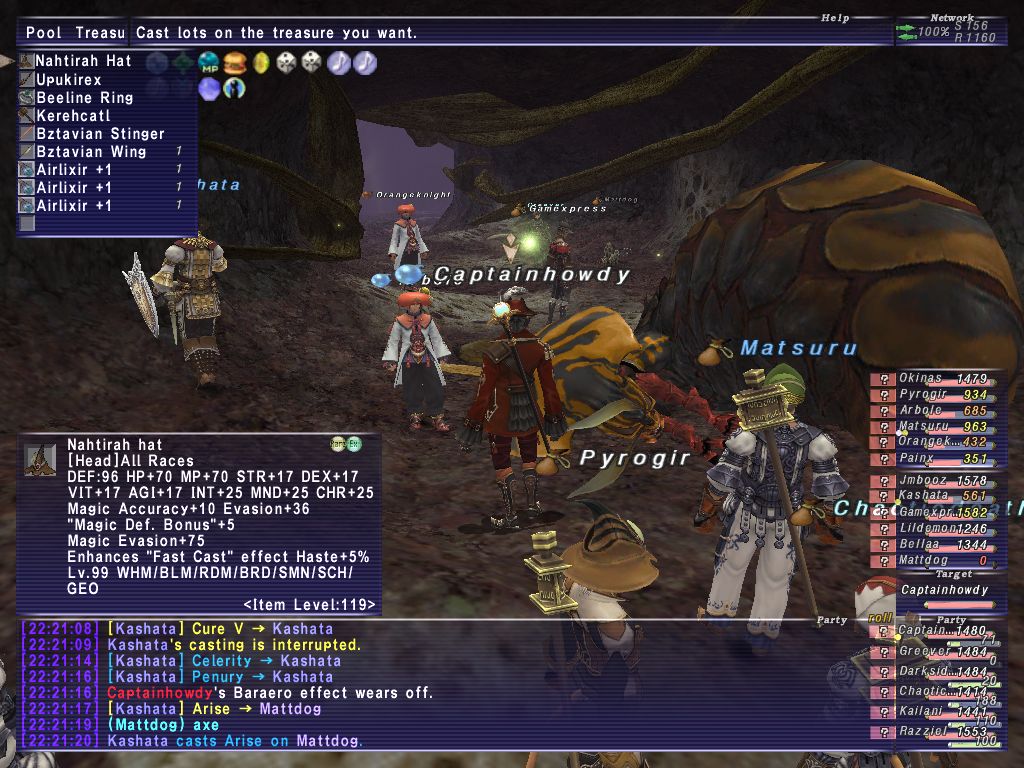Viewport: 1024px width, 768px height.
Task: Select Nahtirah Hat in the treasure pool
Action: coord(83,61)
